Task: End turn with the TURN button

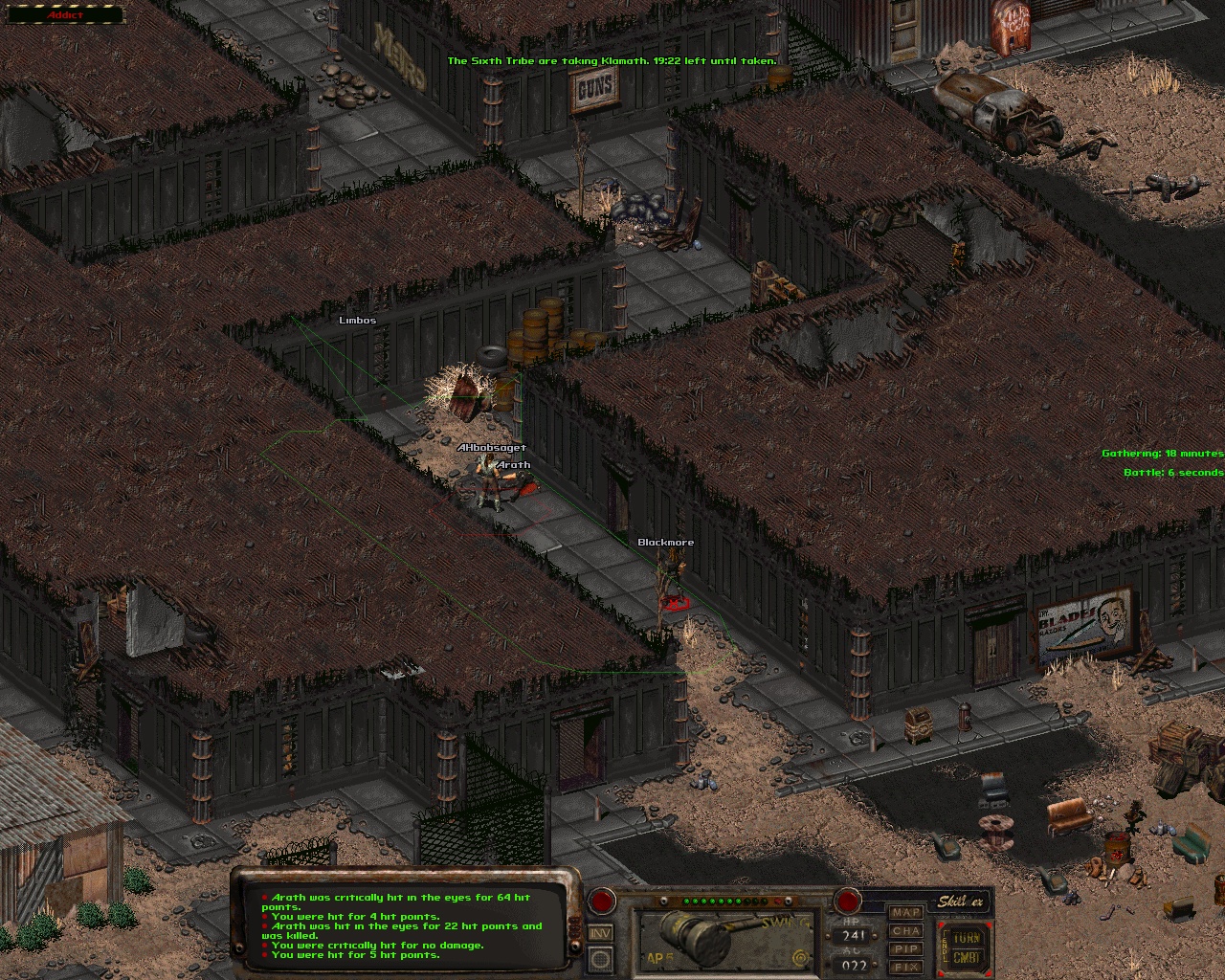Action: pyautogui.click(x=967, y=938)
